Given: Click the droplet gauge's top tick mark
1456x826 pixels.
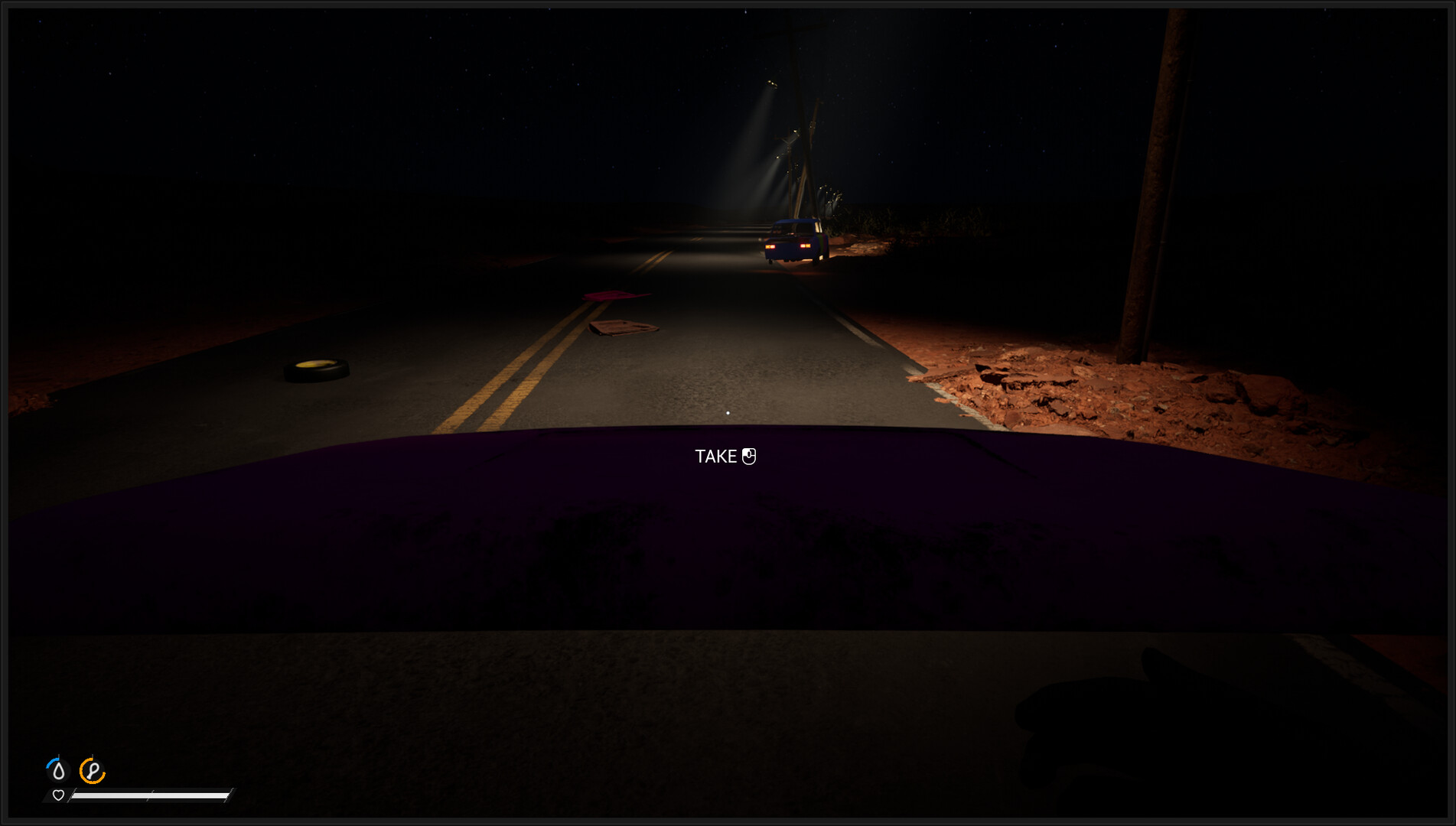Looking at the screenshot, I should [58, 755].
